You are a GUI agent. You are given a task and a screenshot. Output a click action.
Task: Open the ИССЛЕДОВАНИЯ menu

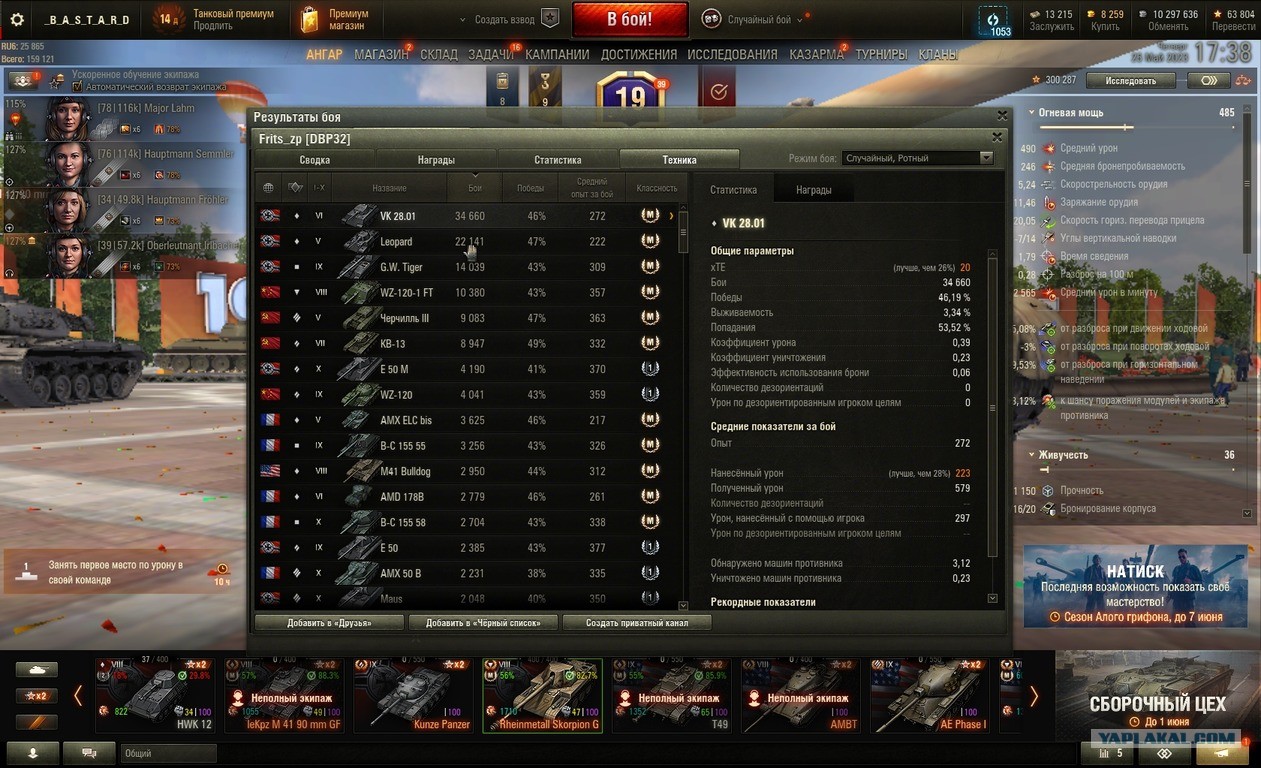(732, 54)
